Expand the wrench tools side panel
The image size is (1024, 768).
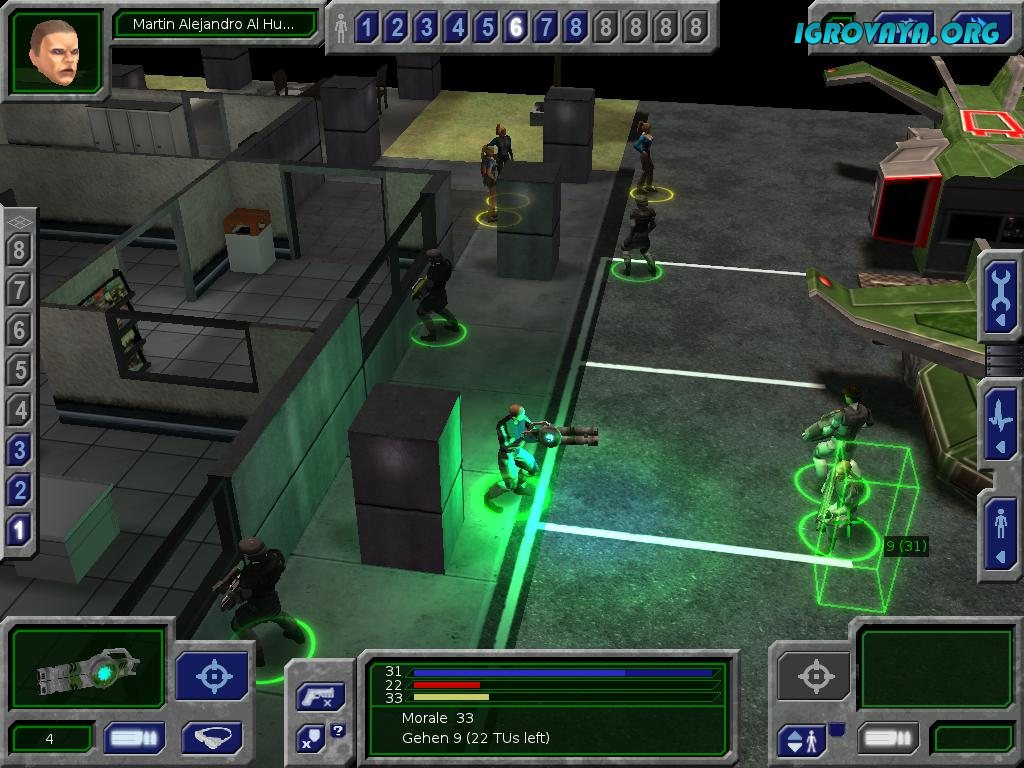coord(1000,297)
